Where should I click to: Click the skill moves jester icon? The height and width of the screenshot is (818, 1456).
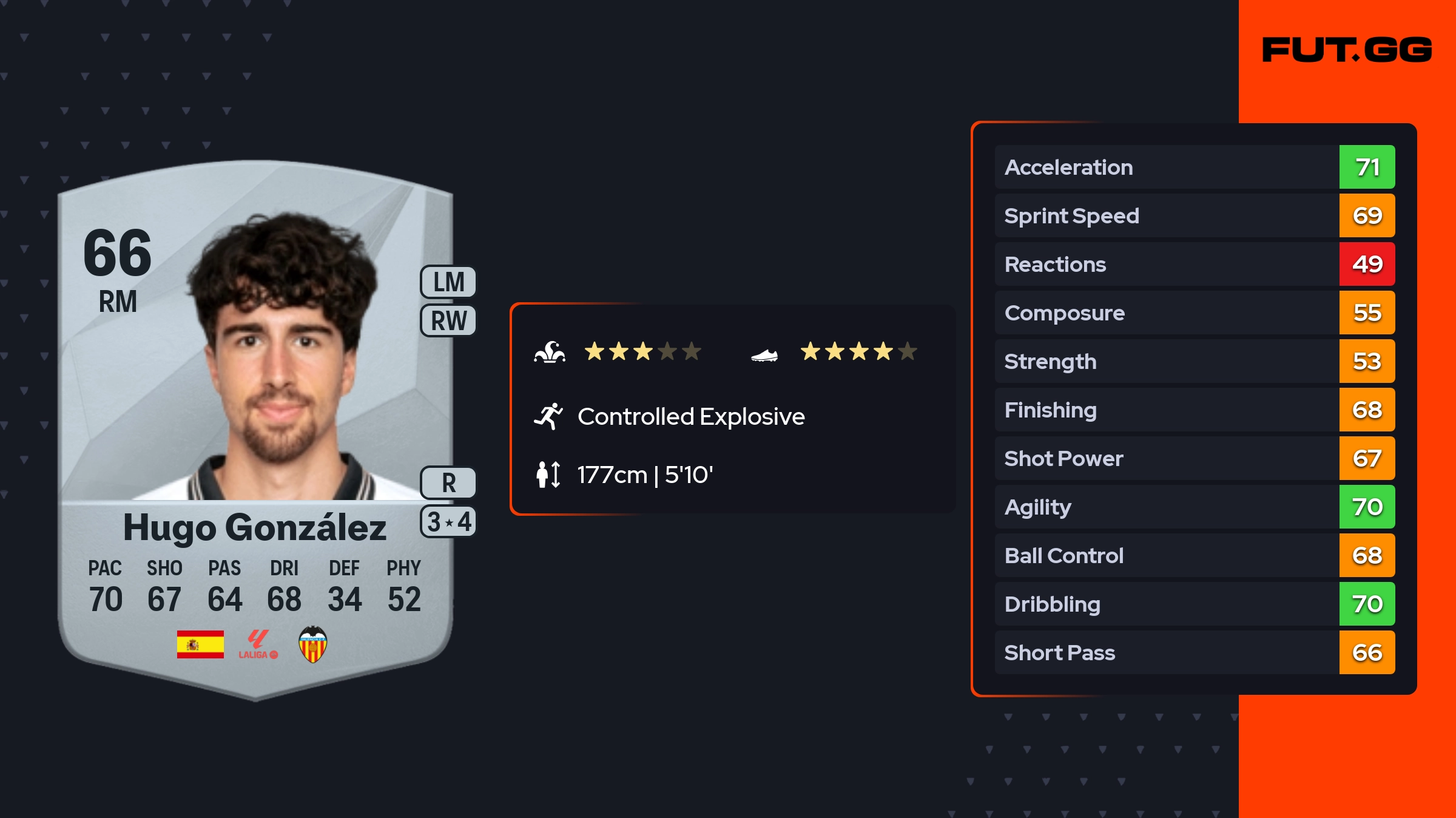[x=550, y=352]
